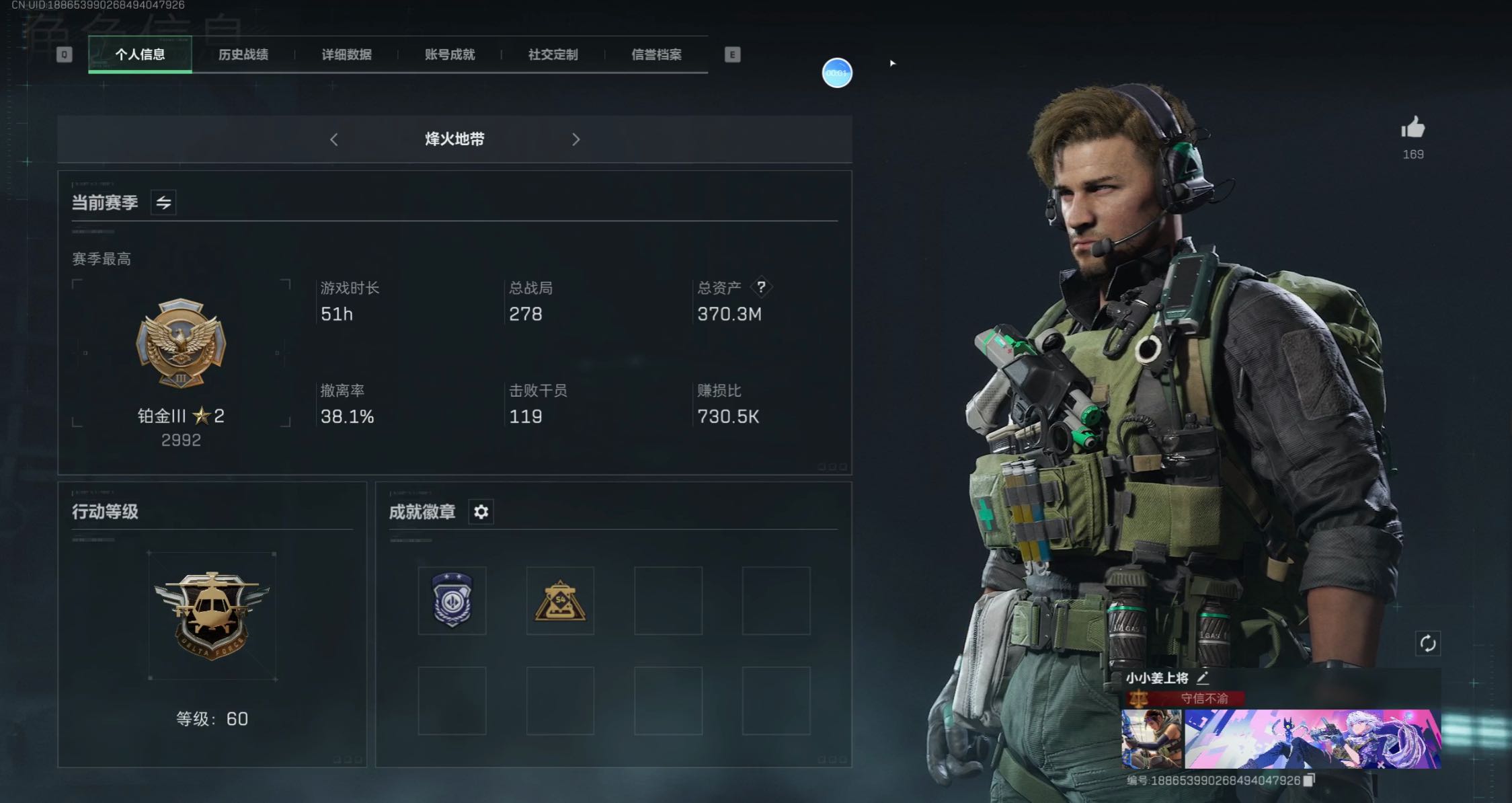Image resolution: width=1512 pixels, height=803 pixels.
Task: Click the blue recording timer bubble
Action: click(837, 73)
